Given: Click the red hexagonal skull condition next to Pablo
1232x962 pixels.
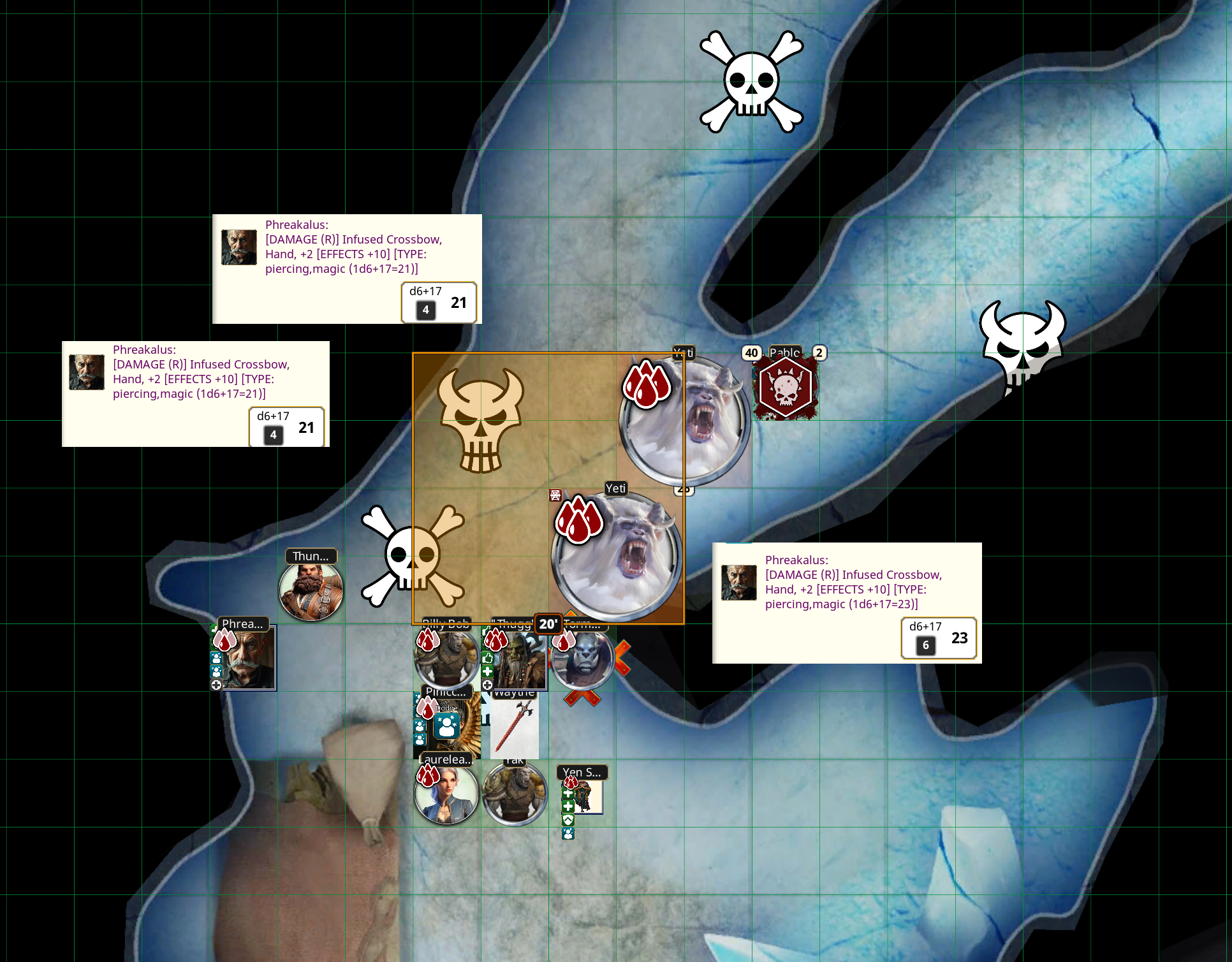Looking at the screenshot, I should [x=784, y=386].
